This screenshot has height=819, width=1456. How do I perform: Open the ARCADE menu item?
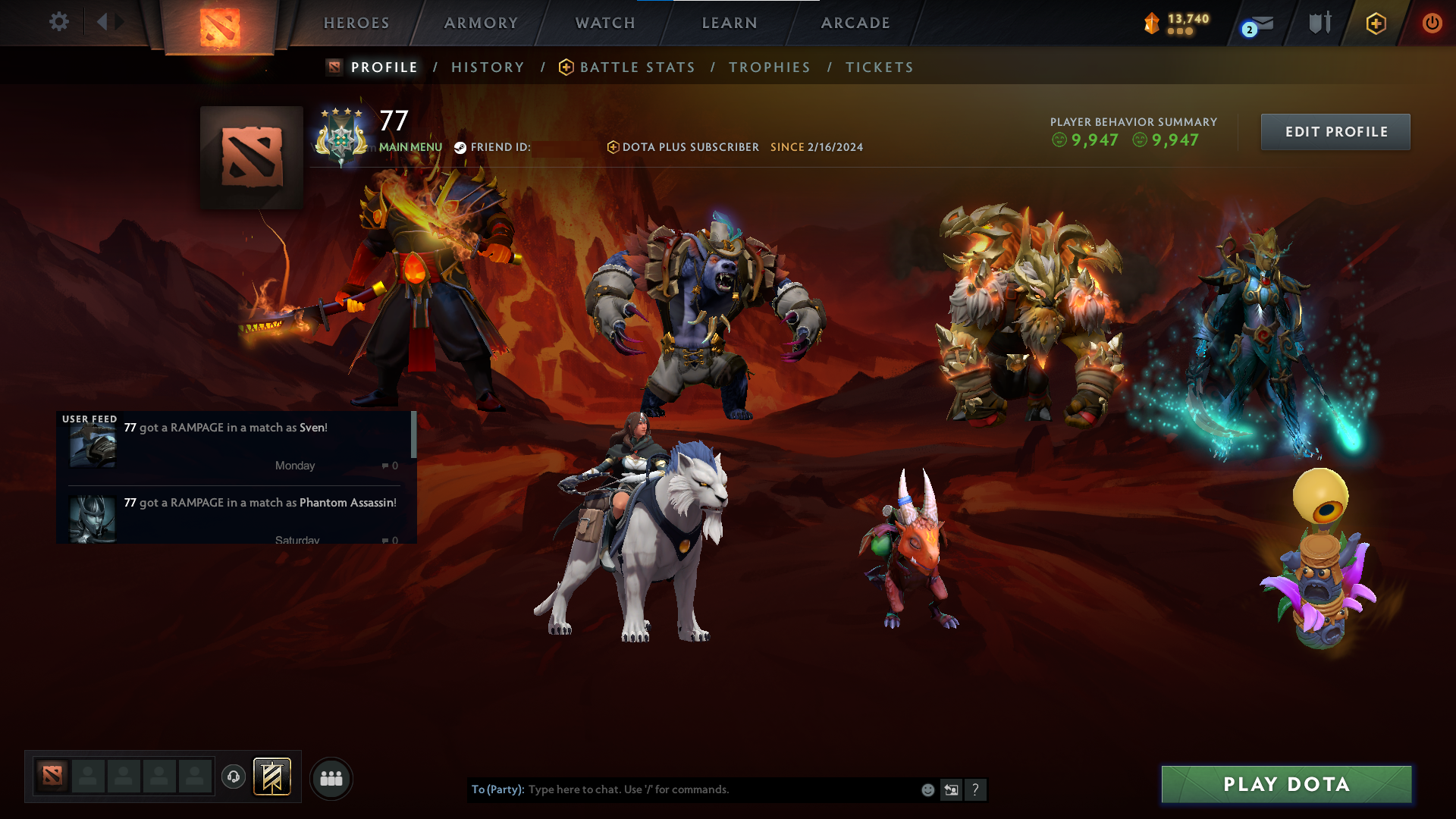855,23
